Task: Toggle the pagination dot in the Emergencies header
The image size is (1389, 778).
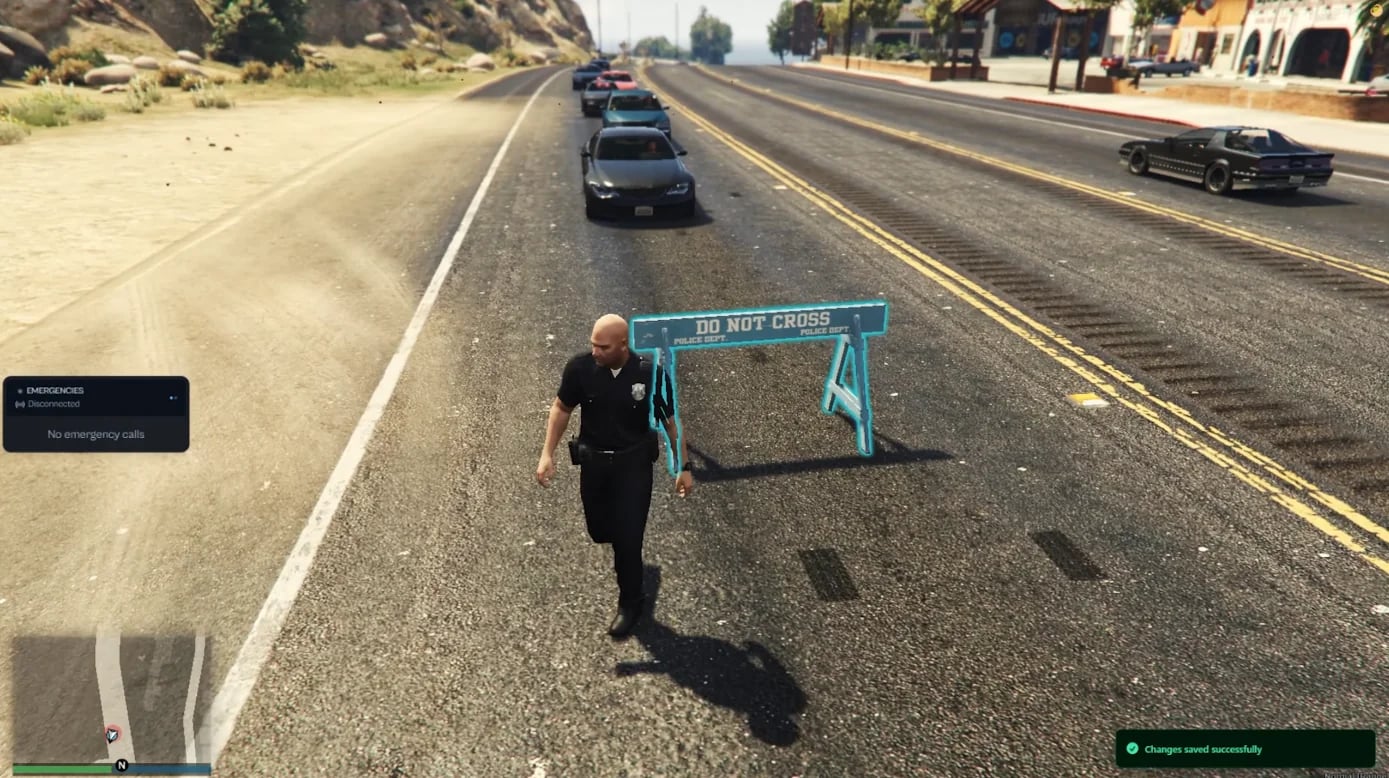Action: 172,396
